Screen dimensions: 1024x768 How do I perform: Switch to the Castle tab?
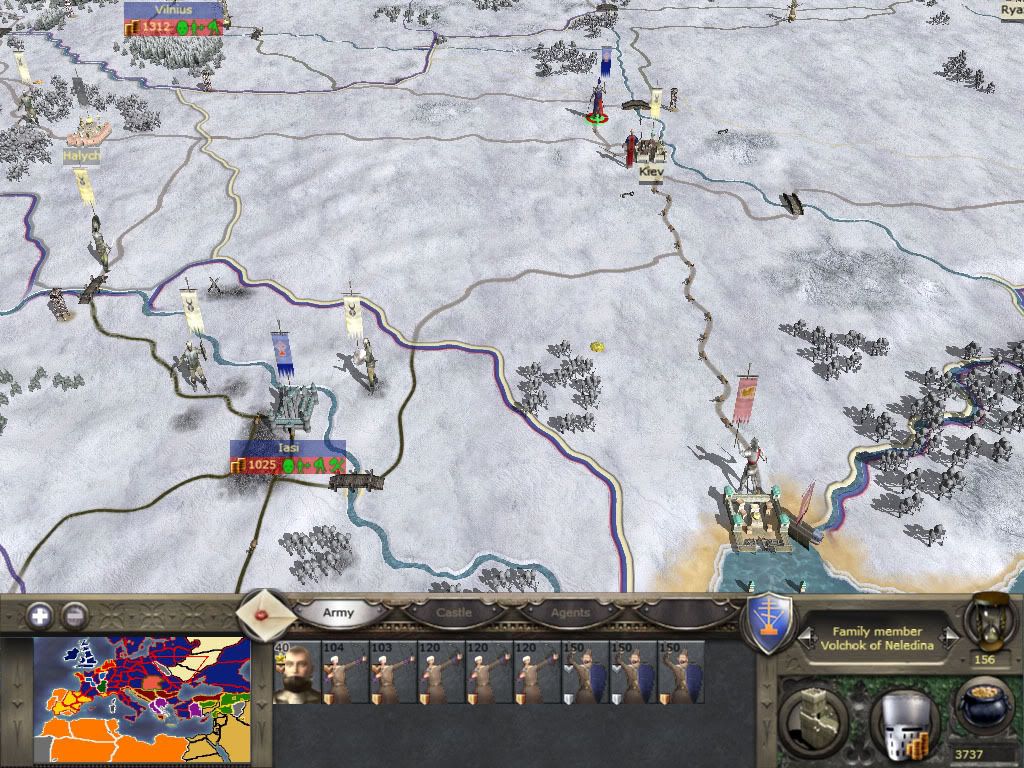coord(454,612)
